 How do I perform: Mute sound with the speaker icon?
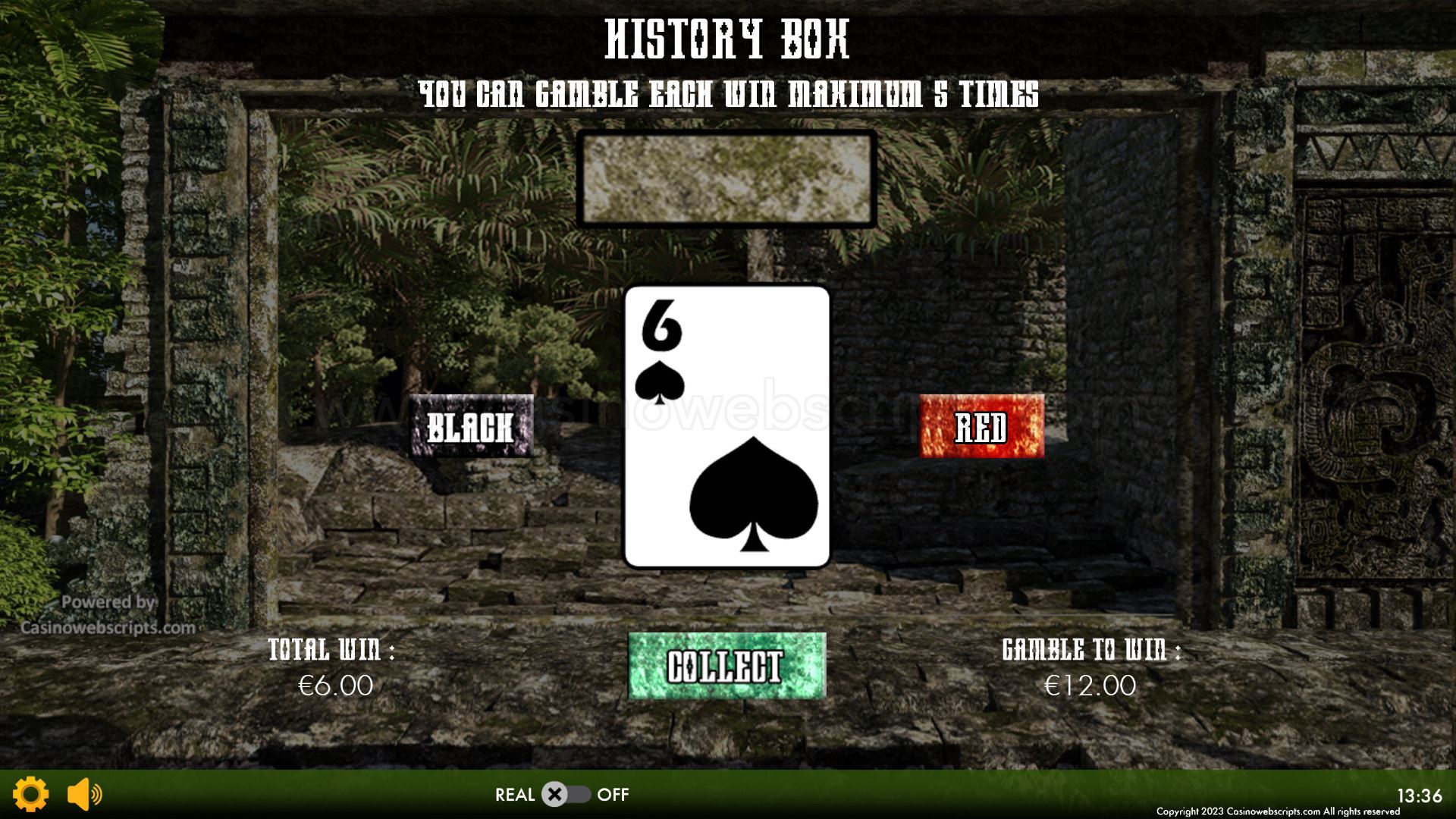84,794
